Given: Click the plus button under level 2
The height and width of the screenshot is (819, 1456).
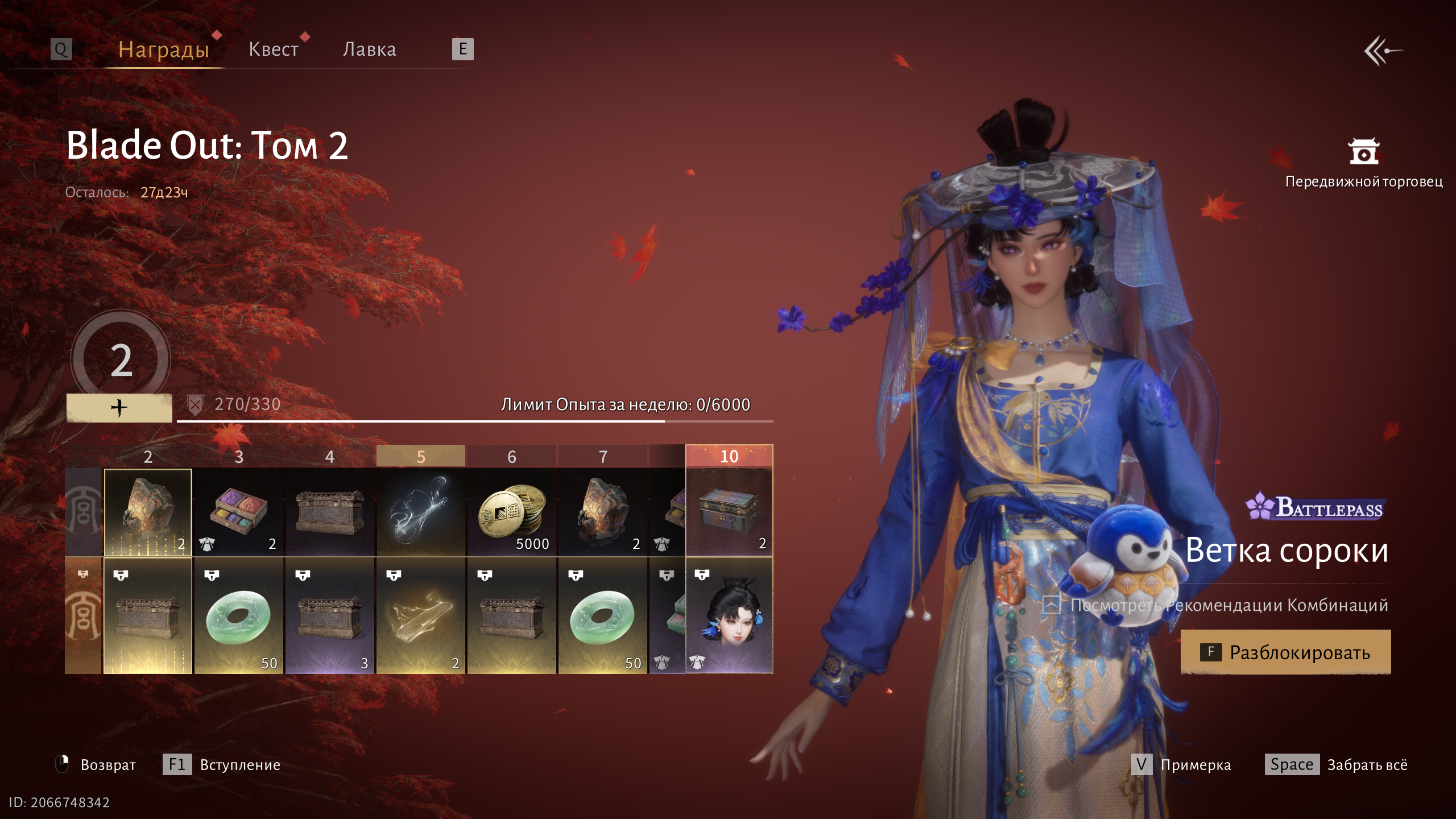Looking at the screenshot, I should tap(119, 408).
